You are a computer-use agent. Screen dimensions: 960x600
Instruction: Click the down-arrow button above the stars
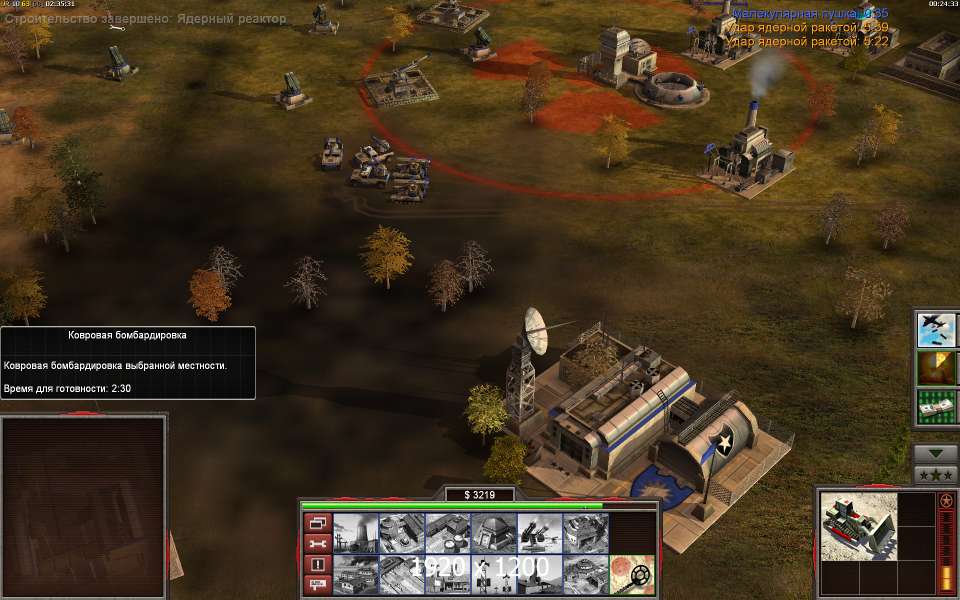click(x=935, y=452)
